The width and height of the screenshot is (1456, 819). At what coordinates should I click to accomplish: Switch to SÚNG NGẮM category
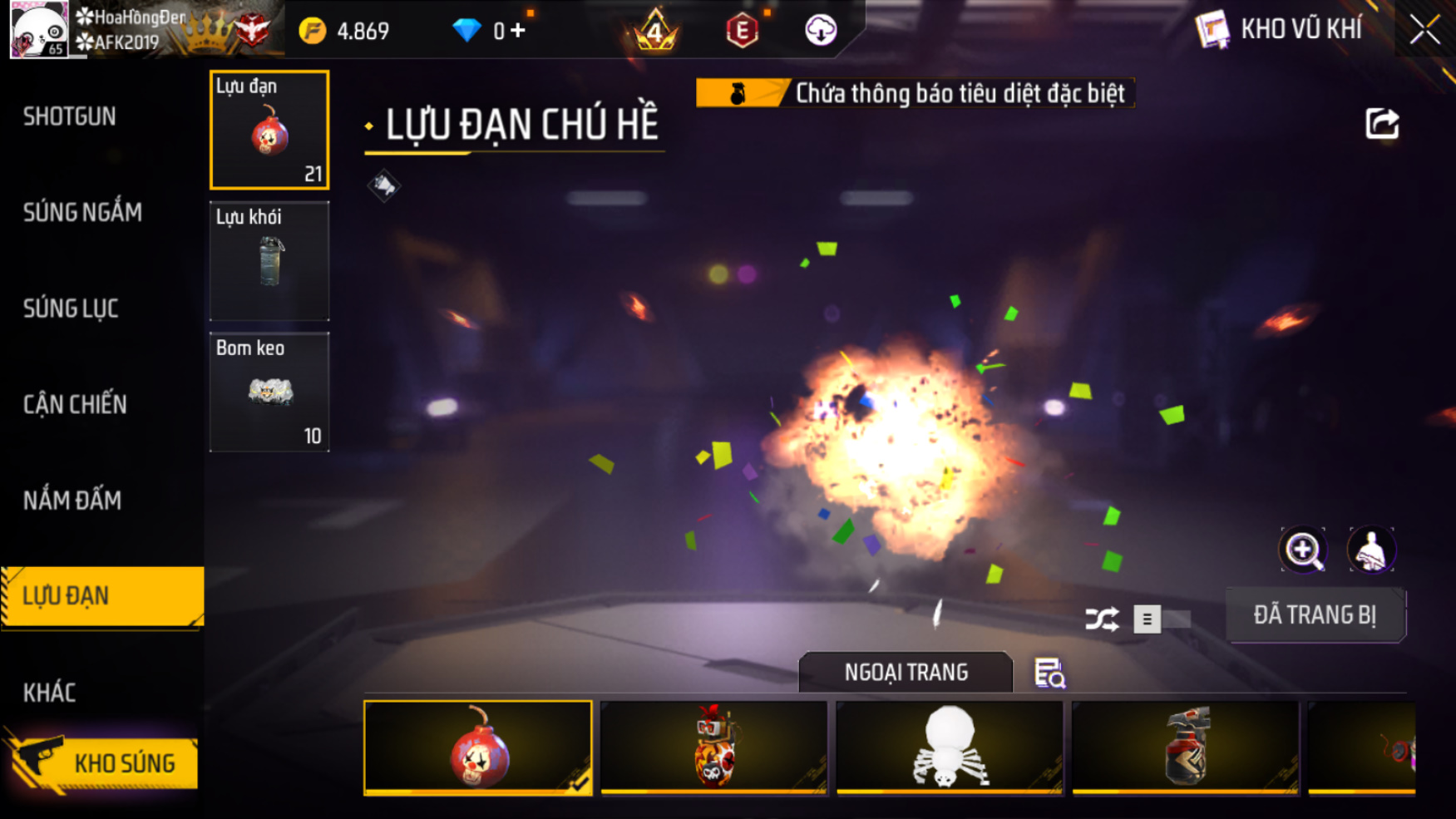(x=82, y=213)
